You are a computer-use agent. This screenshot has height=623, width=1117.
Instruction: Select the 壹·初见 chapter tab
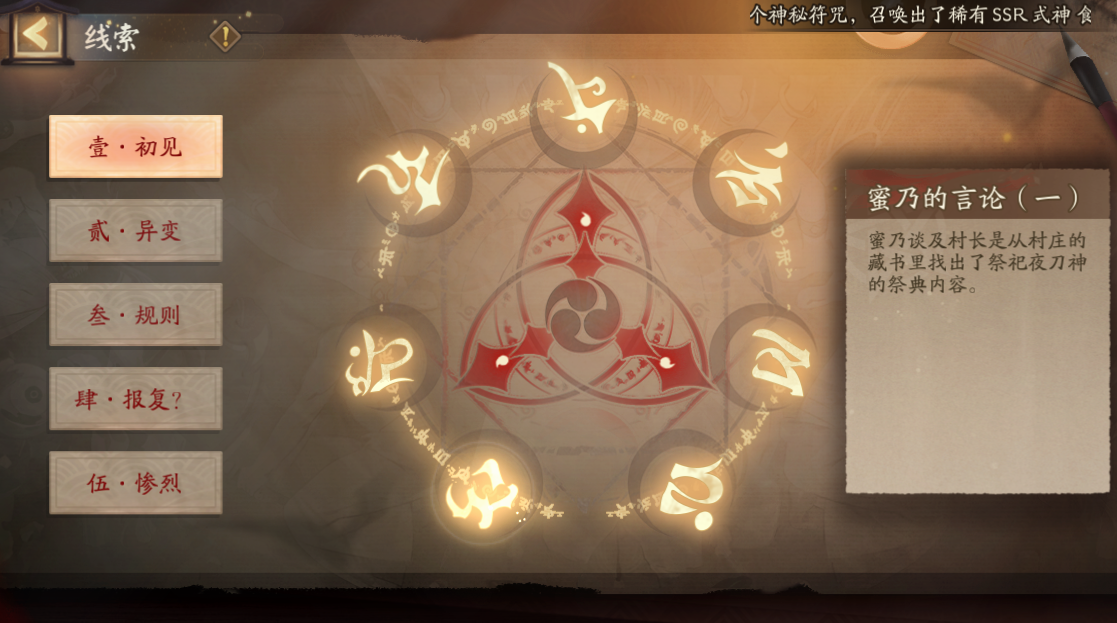[x=136, y=147]
